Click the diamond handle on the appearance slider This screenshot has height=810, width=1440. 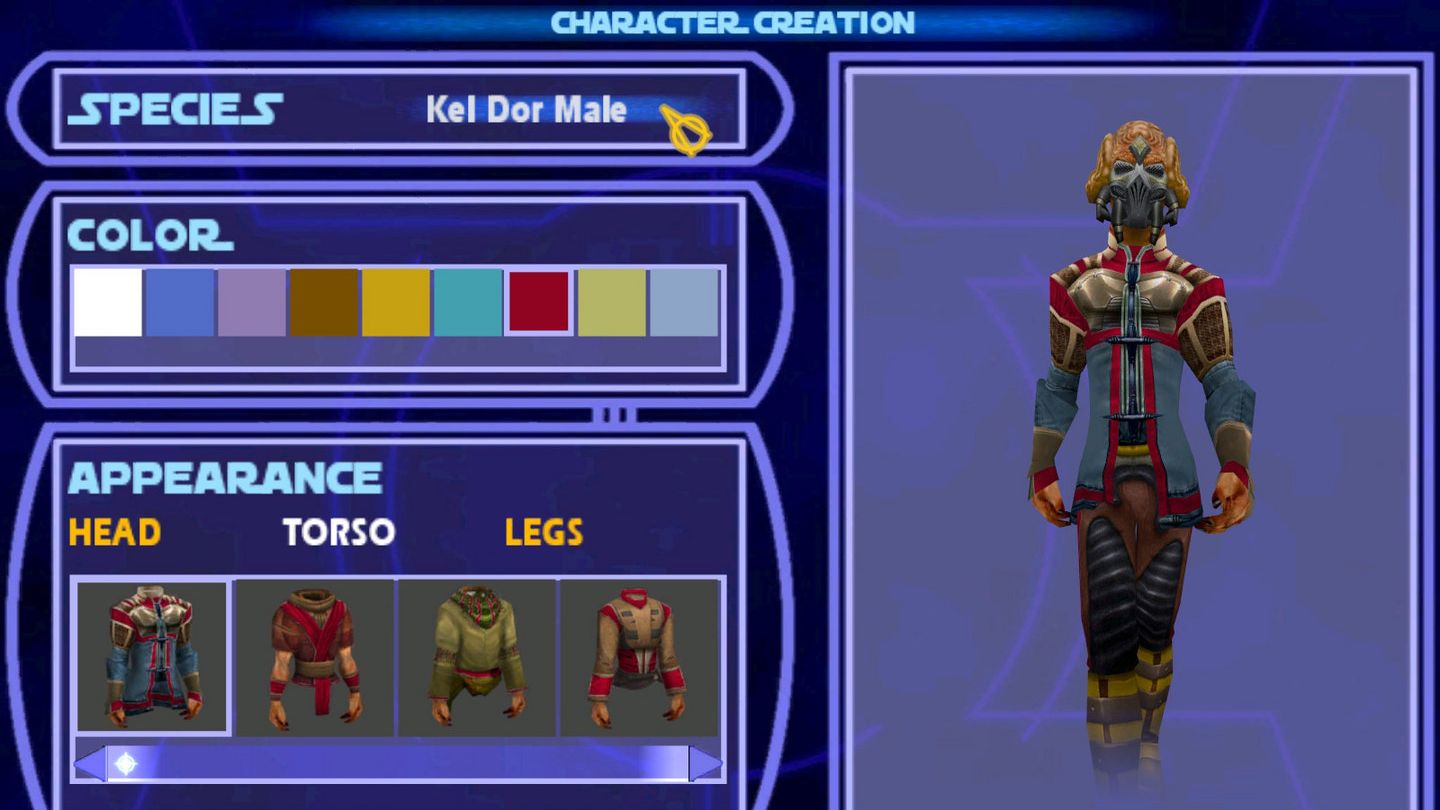tap(123, 763)
